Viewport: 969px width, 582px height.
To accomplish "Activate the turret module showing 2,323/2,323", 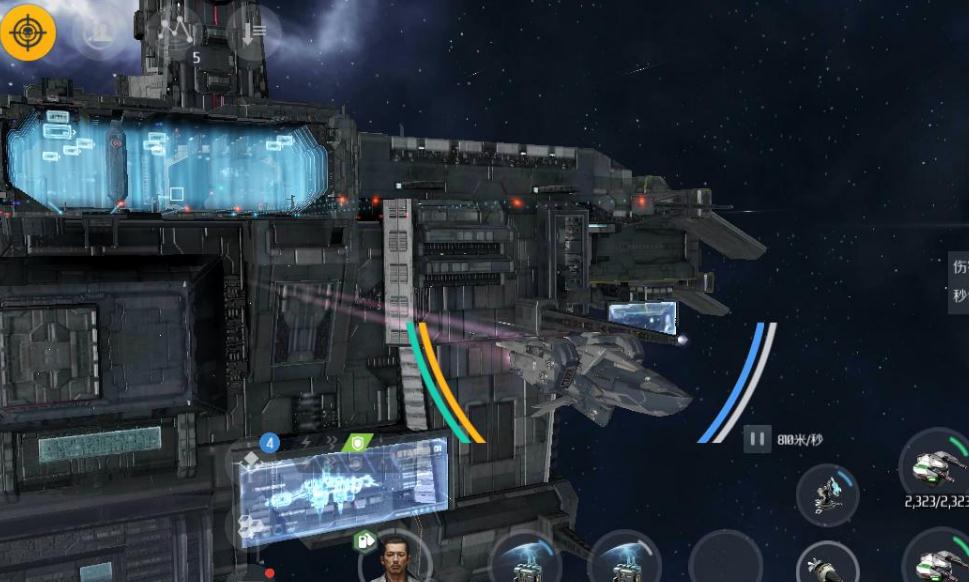I will pos(935,464).
